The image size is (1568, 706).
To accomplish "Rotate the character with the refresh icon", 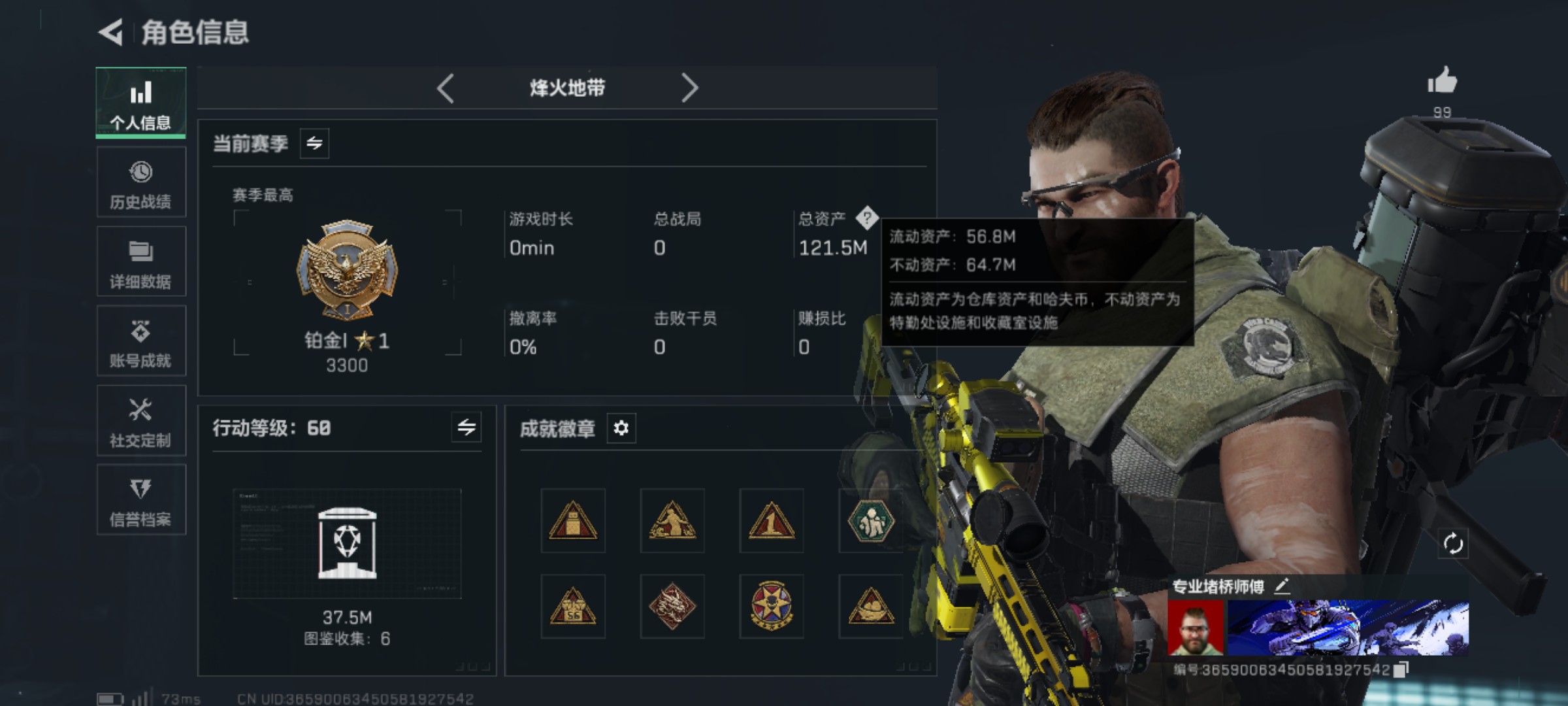I will click(x=1453, y=543).
